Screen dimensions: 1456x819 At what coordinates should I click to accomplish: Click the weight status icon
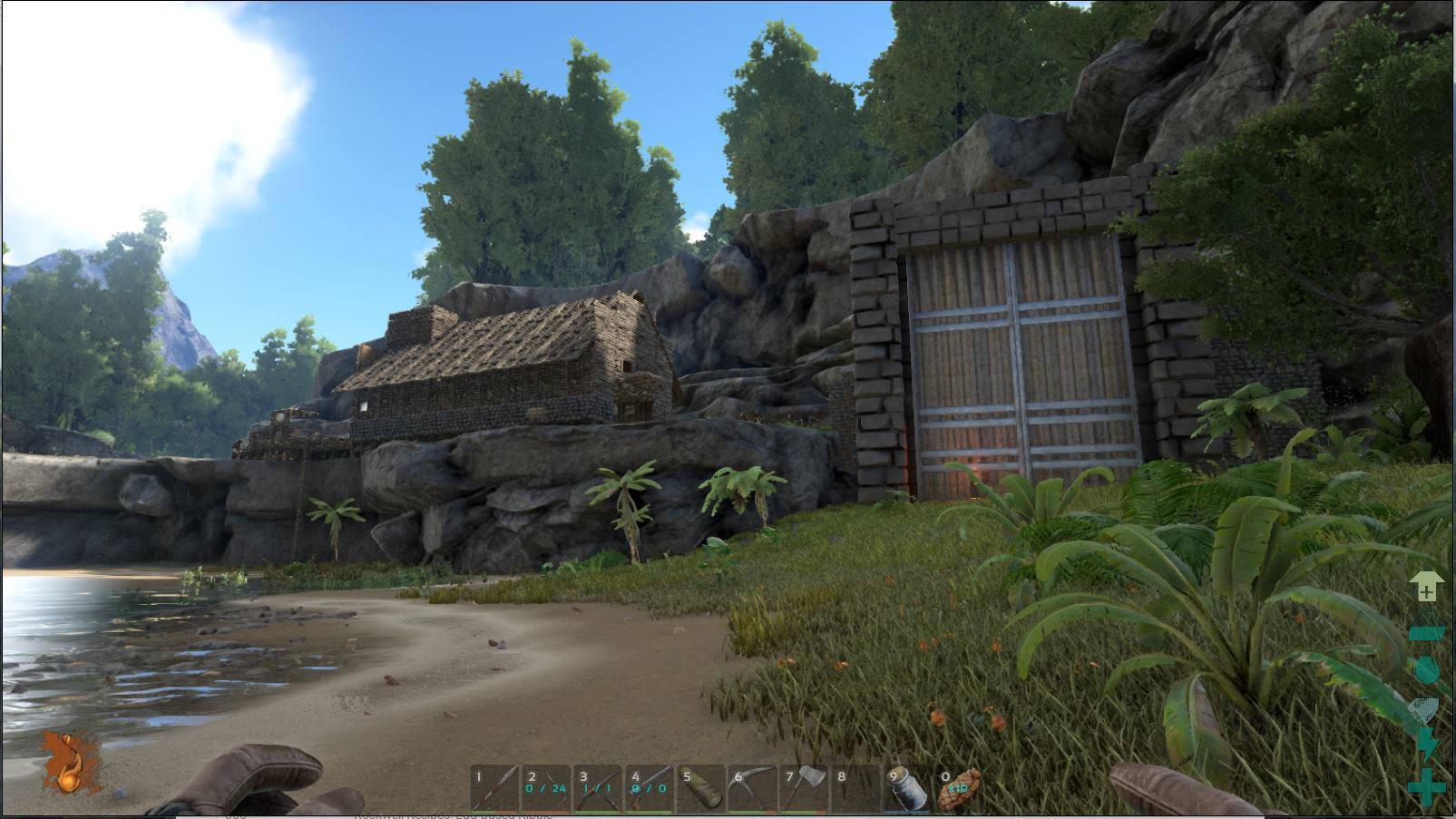1426,628
